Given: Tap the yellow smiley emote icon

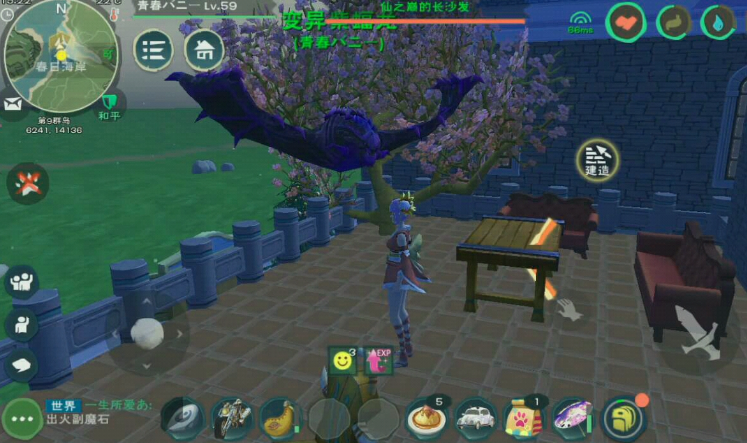Looking at the screenshot, I should tap(343, 360).
